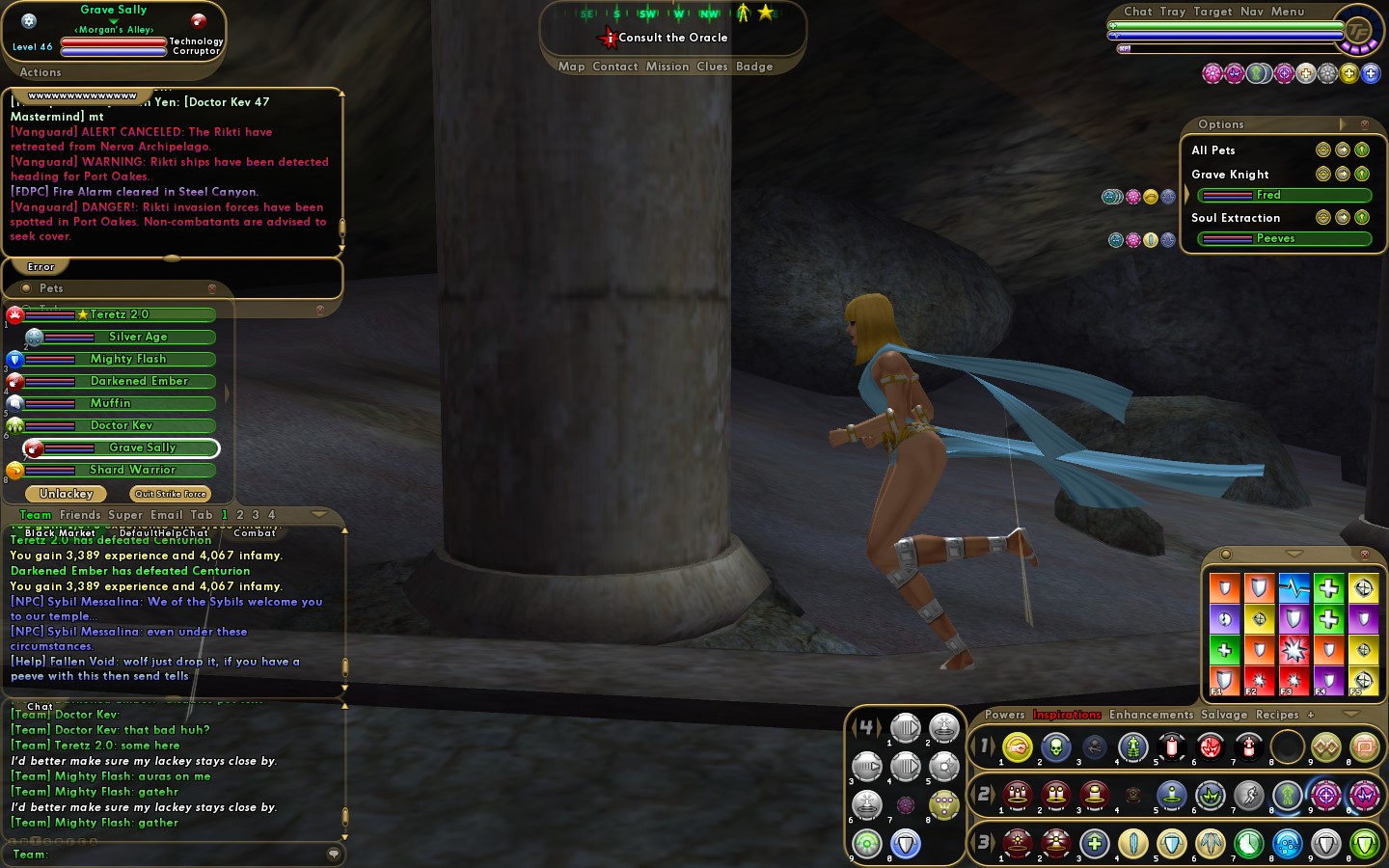Click the Unlackey button

click(x=67, y=494)
